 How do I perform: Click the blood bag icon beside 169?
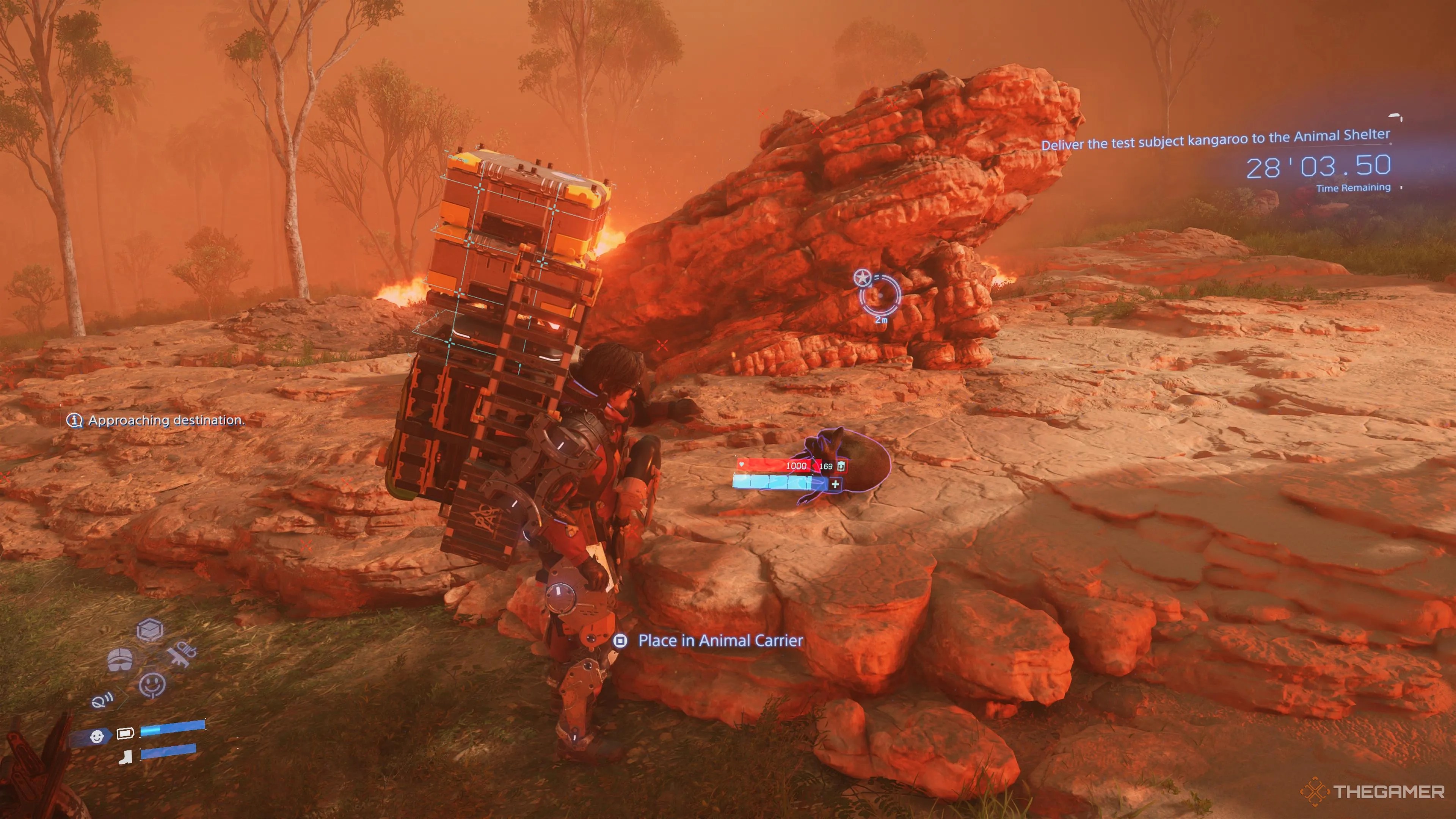(841, 466)
